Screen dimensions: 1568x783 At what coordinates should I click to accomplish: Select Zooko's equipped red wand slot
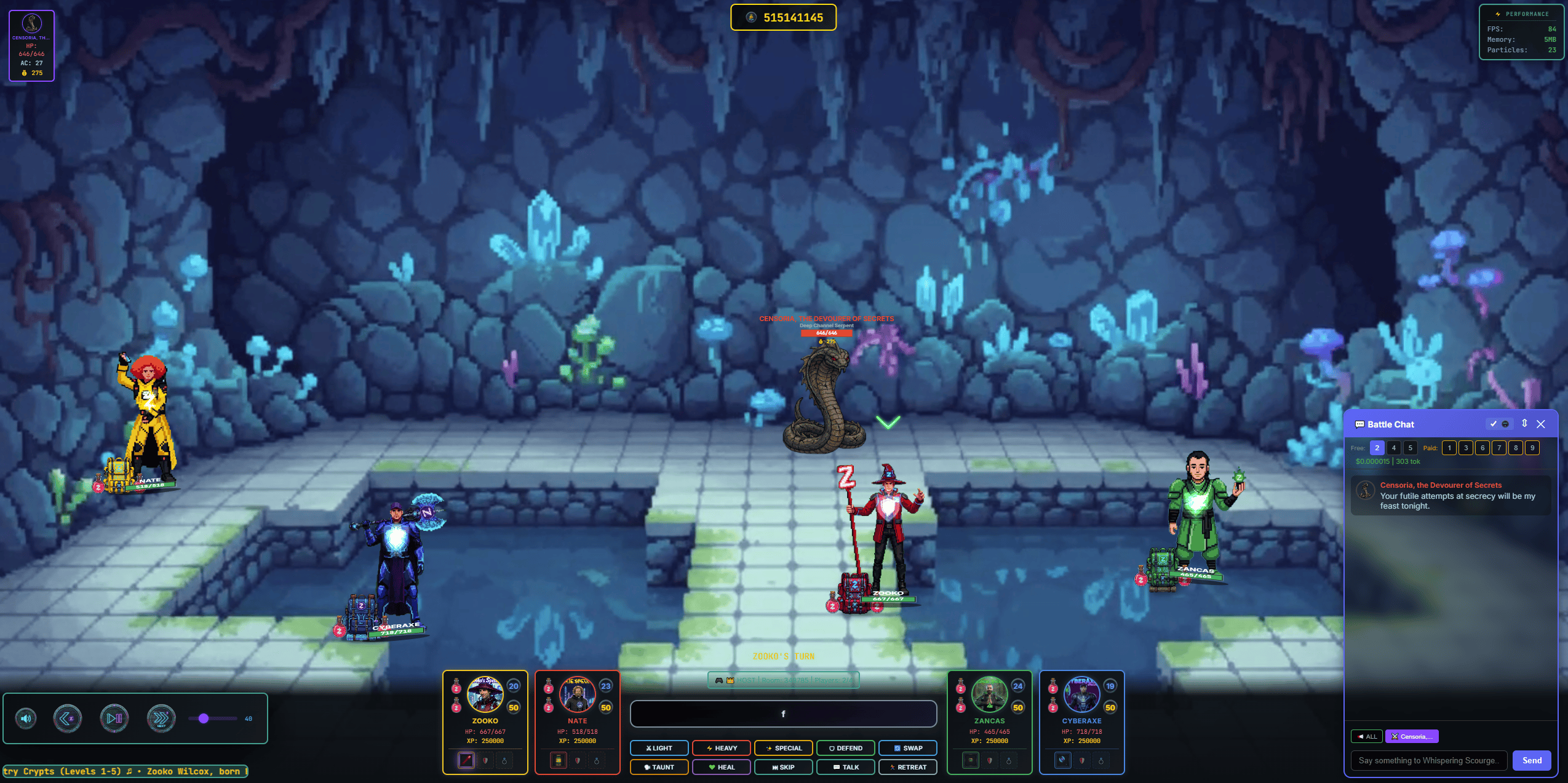click(466, 760)
